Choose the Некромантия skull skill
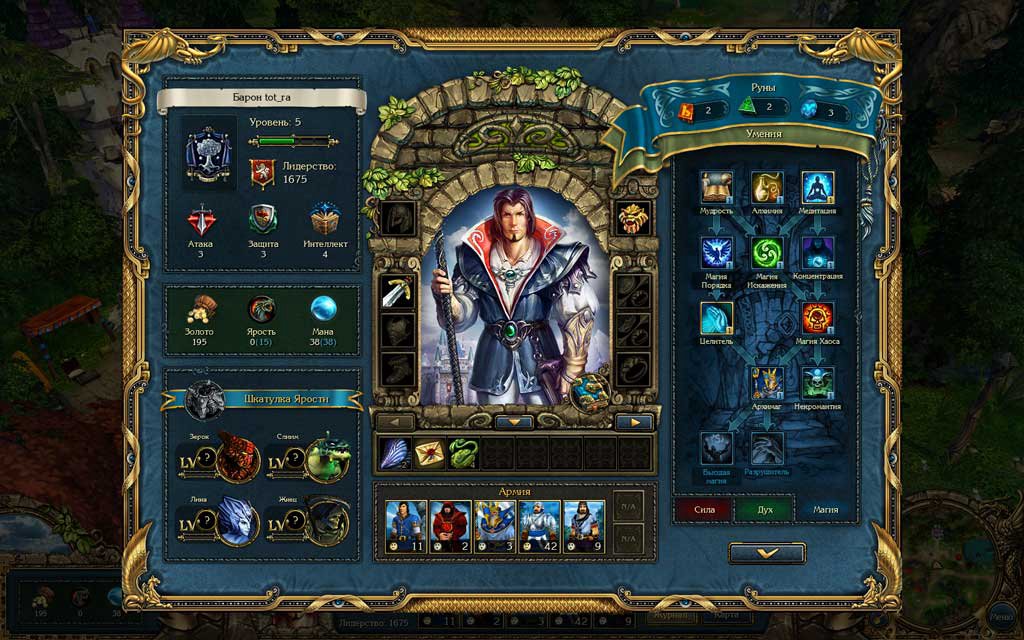This screenshot has height=640, width=1024. (x=817, y=383)
